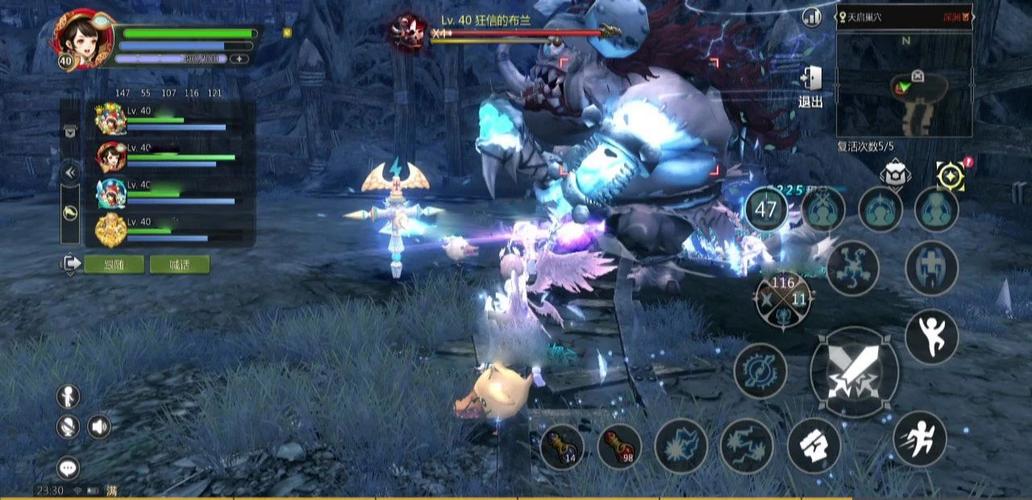Viewport: 1032px width, 500px height.
Task: Toggle the speaker sound icon
Action: pyautogui.click(x=98, y=427)
